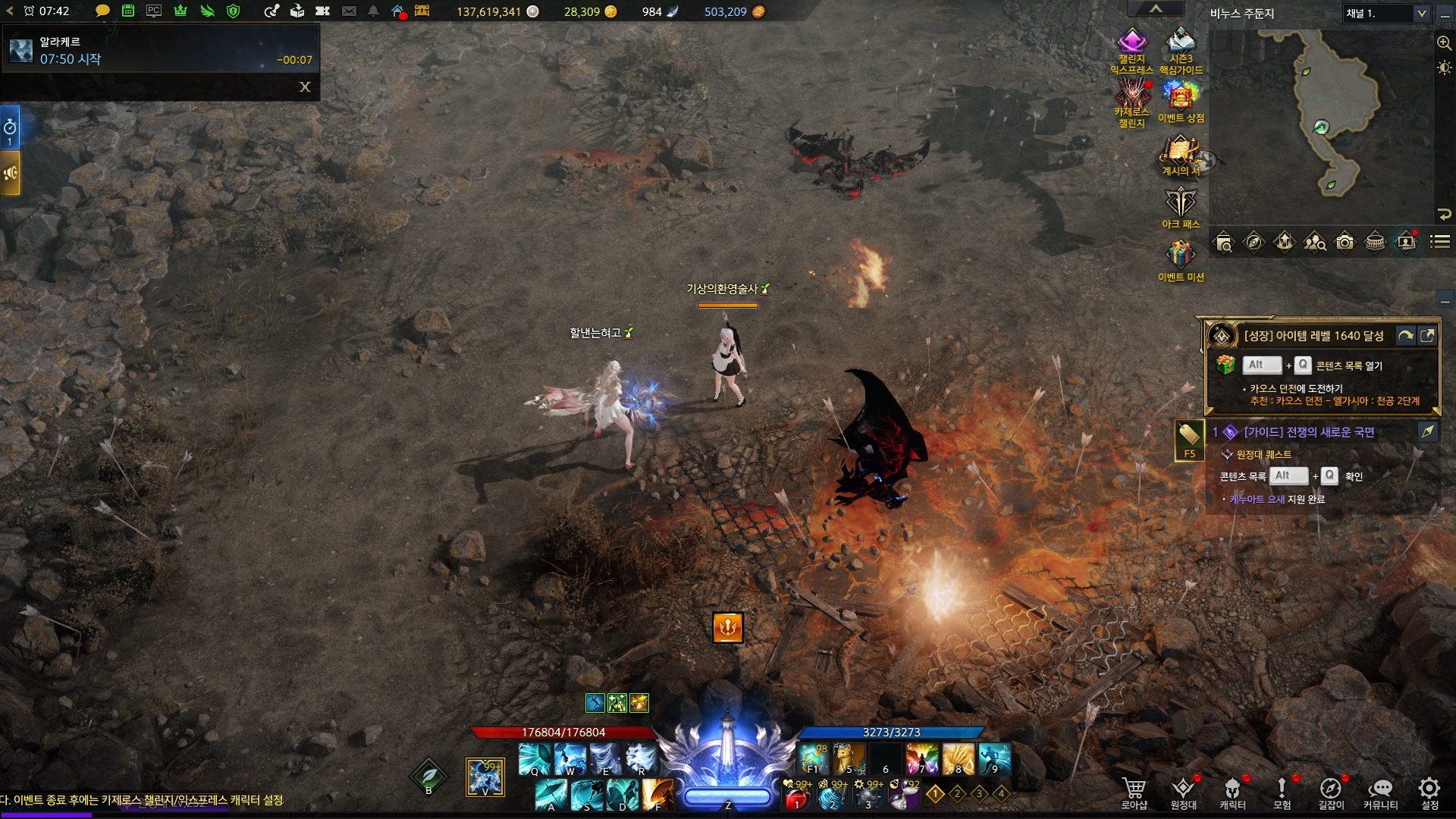Open the 원정대 menu

point(1183,792)
